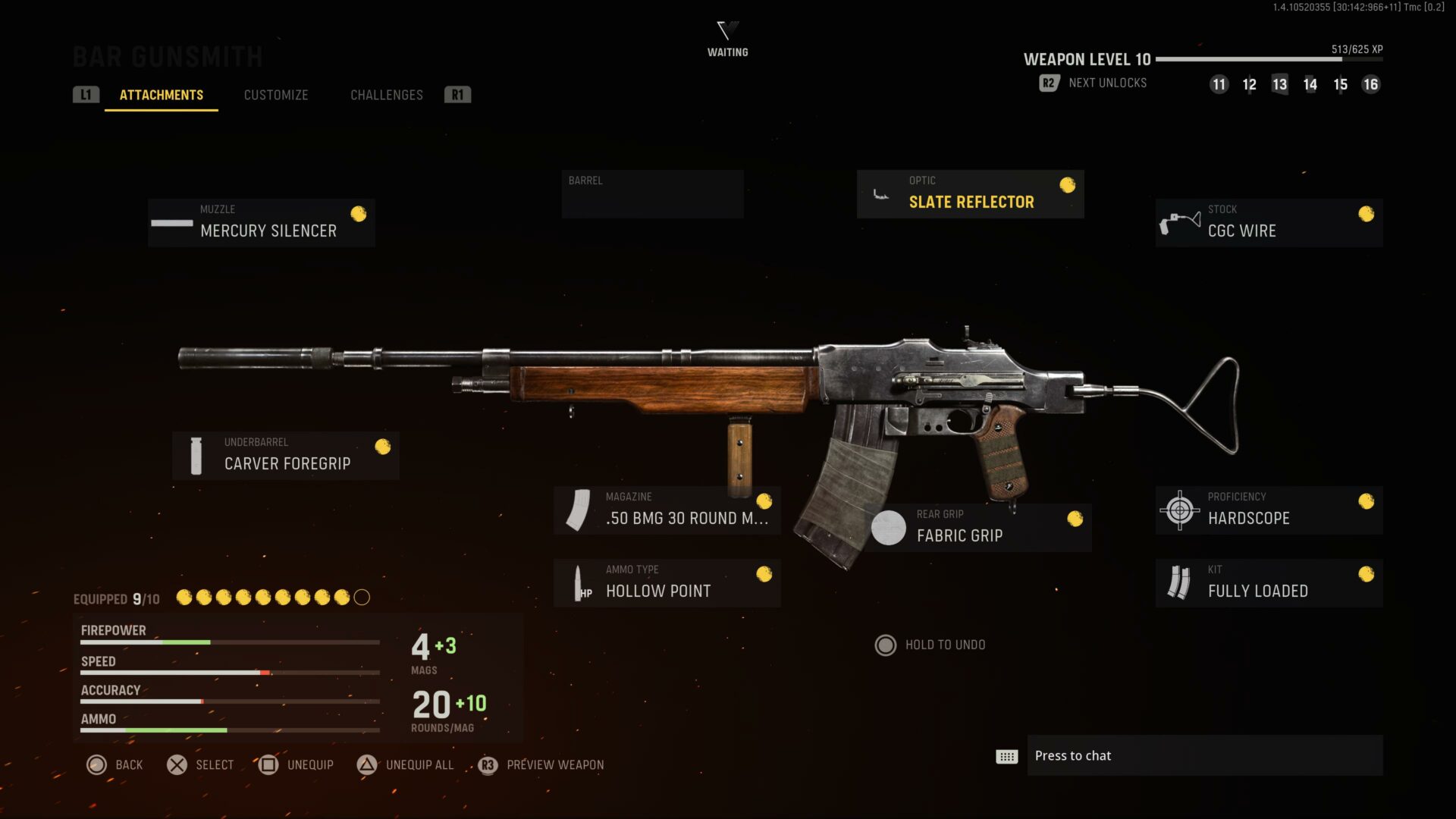Select level 16 in next unlocks
Image resolution: width=1456 pixels, height=819 pixels.
pyautogui.click(x=1370, y=84)
